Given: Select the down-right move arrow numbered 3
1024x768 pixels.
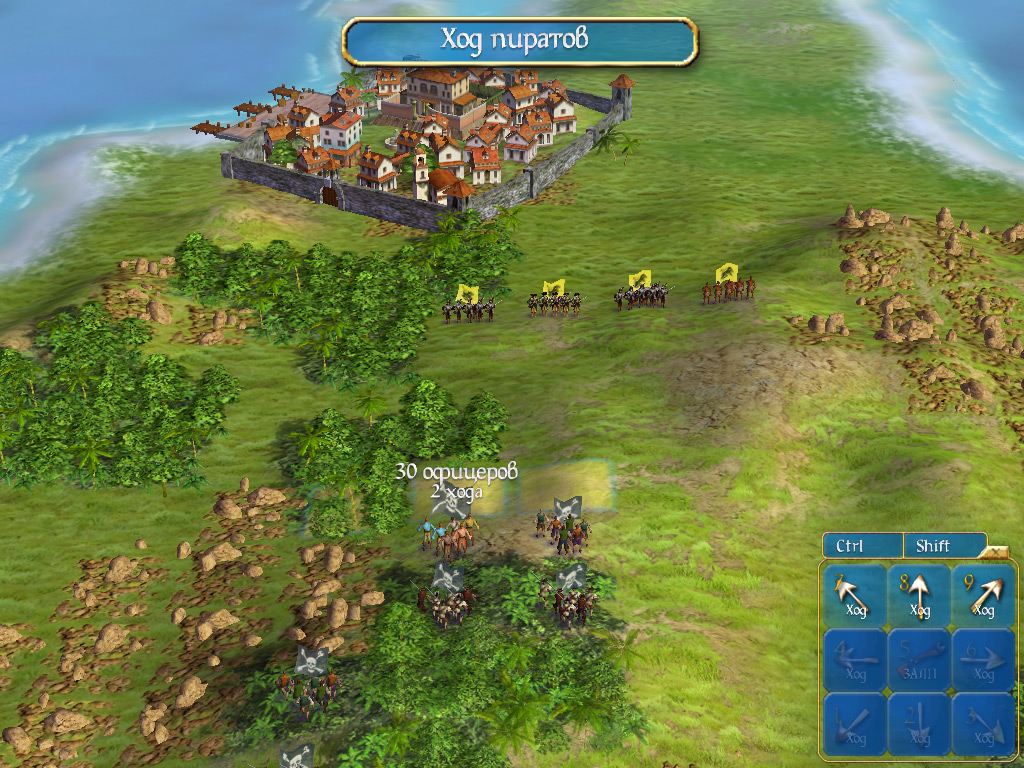Looking at the screenshot, I should coord(983,723).
